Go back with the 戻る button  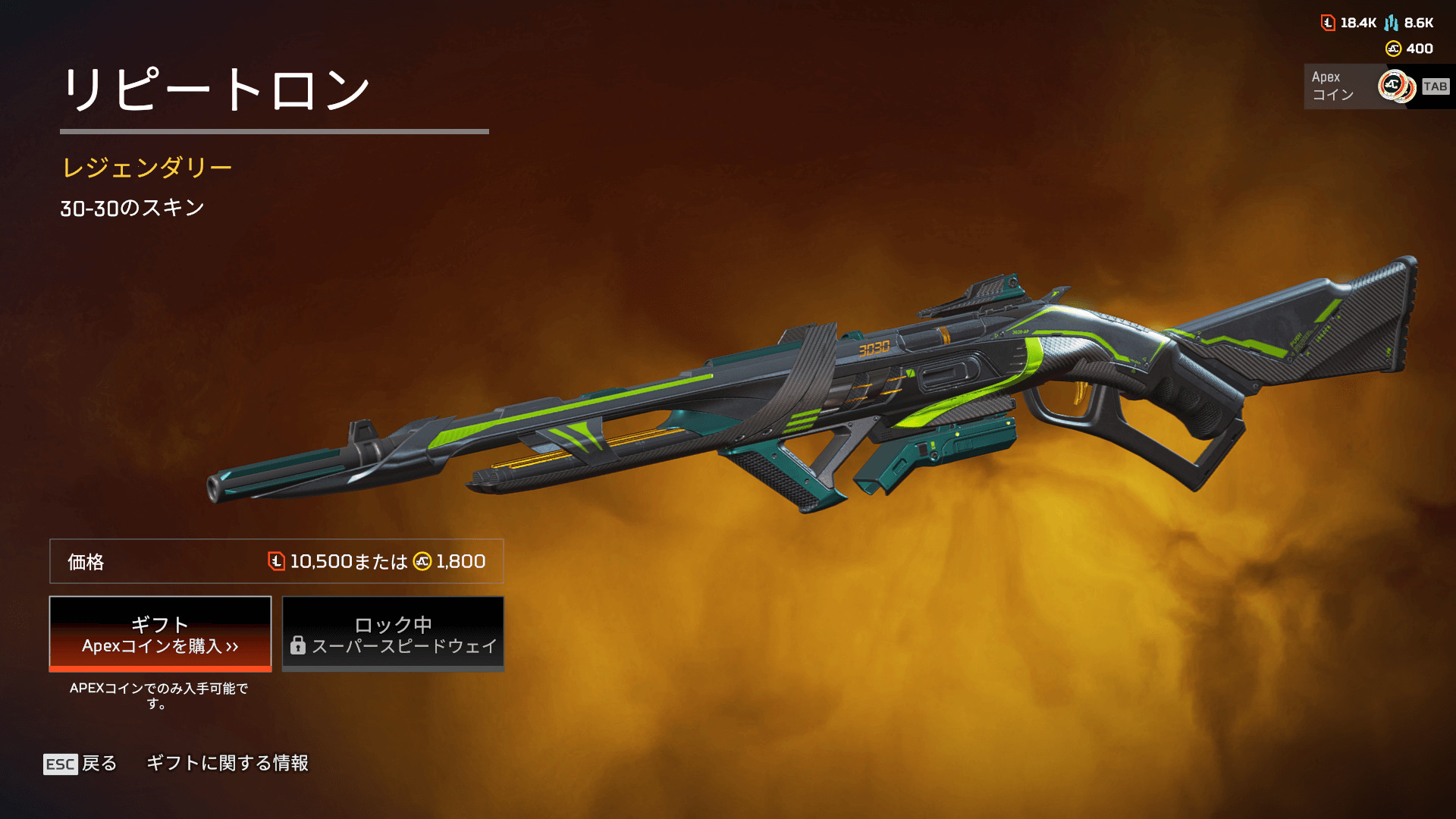(x=80, y=764)
